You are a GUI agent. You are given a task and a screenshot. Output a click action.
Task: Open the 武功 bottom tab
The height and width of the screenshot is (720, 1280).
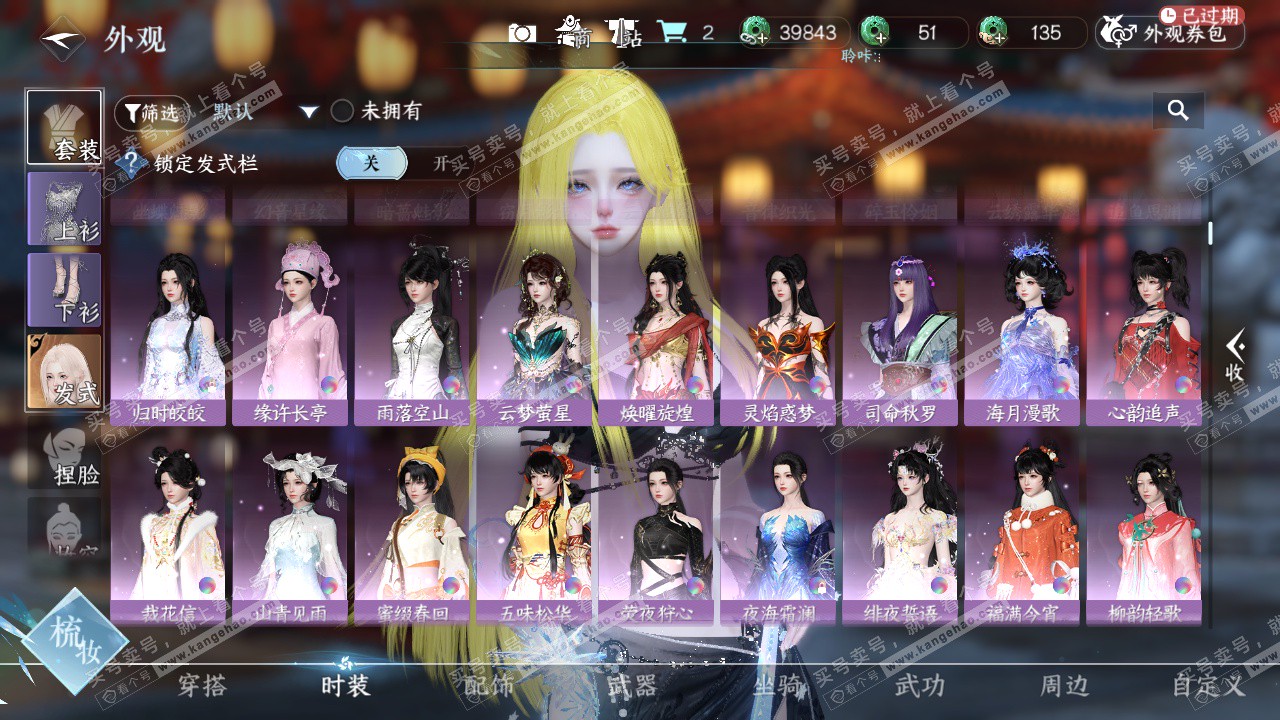coord(919,685)
